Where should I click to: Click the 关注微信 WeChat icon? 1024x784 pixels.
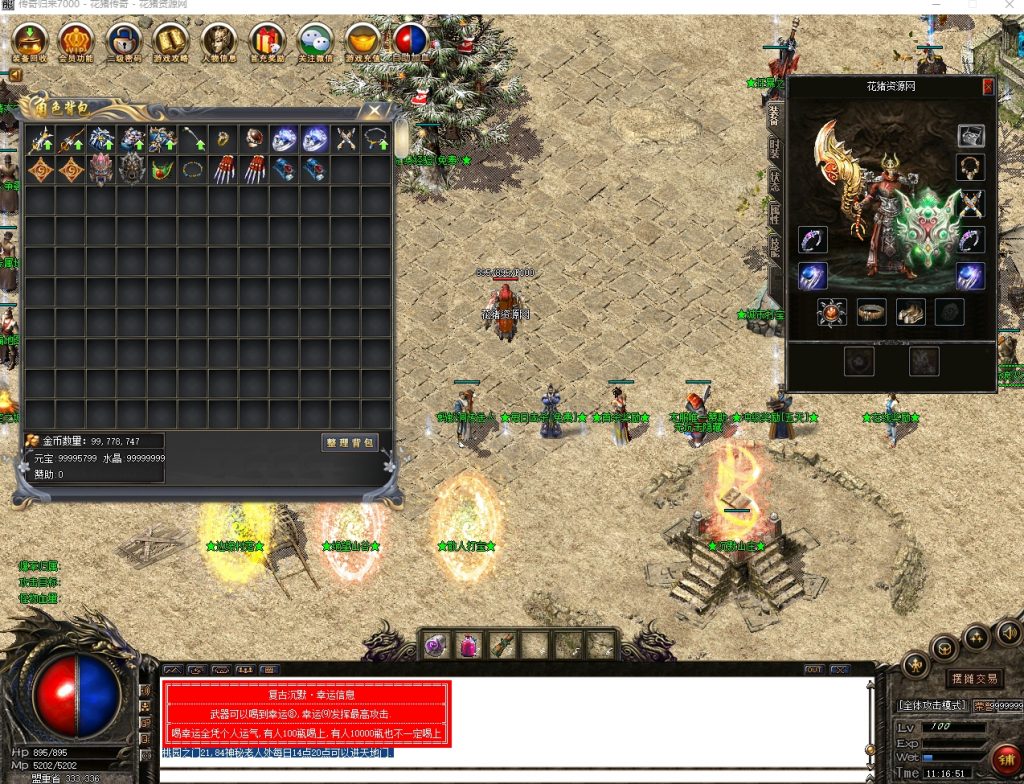point(315,43)
